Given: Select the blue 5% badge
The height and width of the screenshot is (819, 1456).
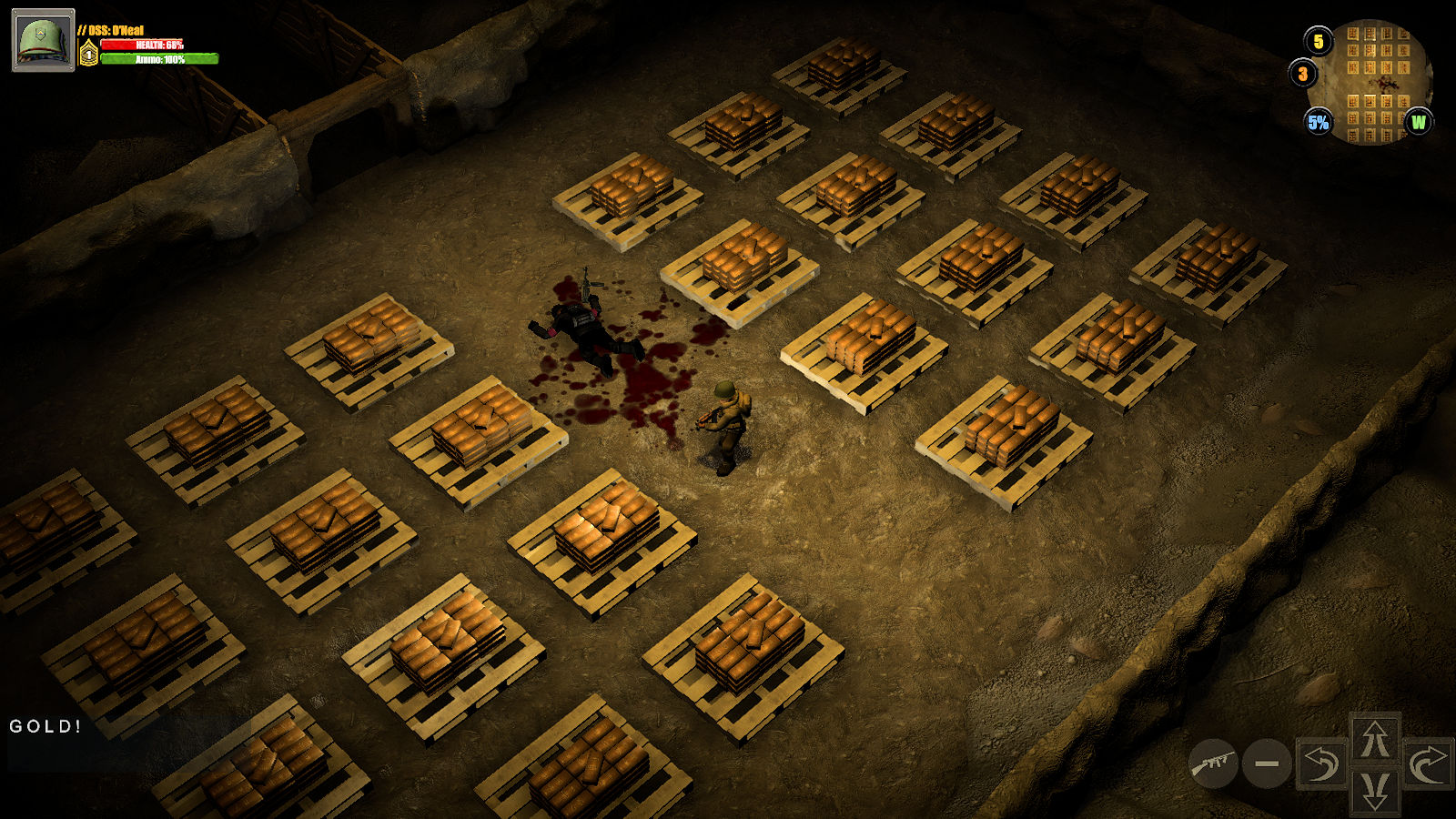Looking at the screenshot, I should click(x=1318, y=122).
